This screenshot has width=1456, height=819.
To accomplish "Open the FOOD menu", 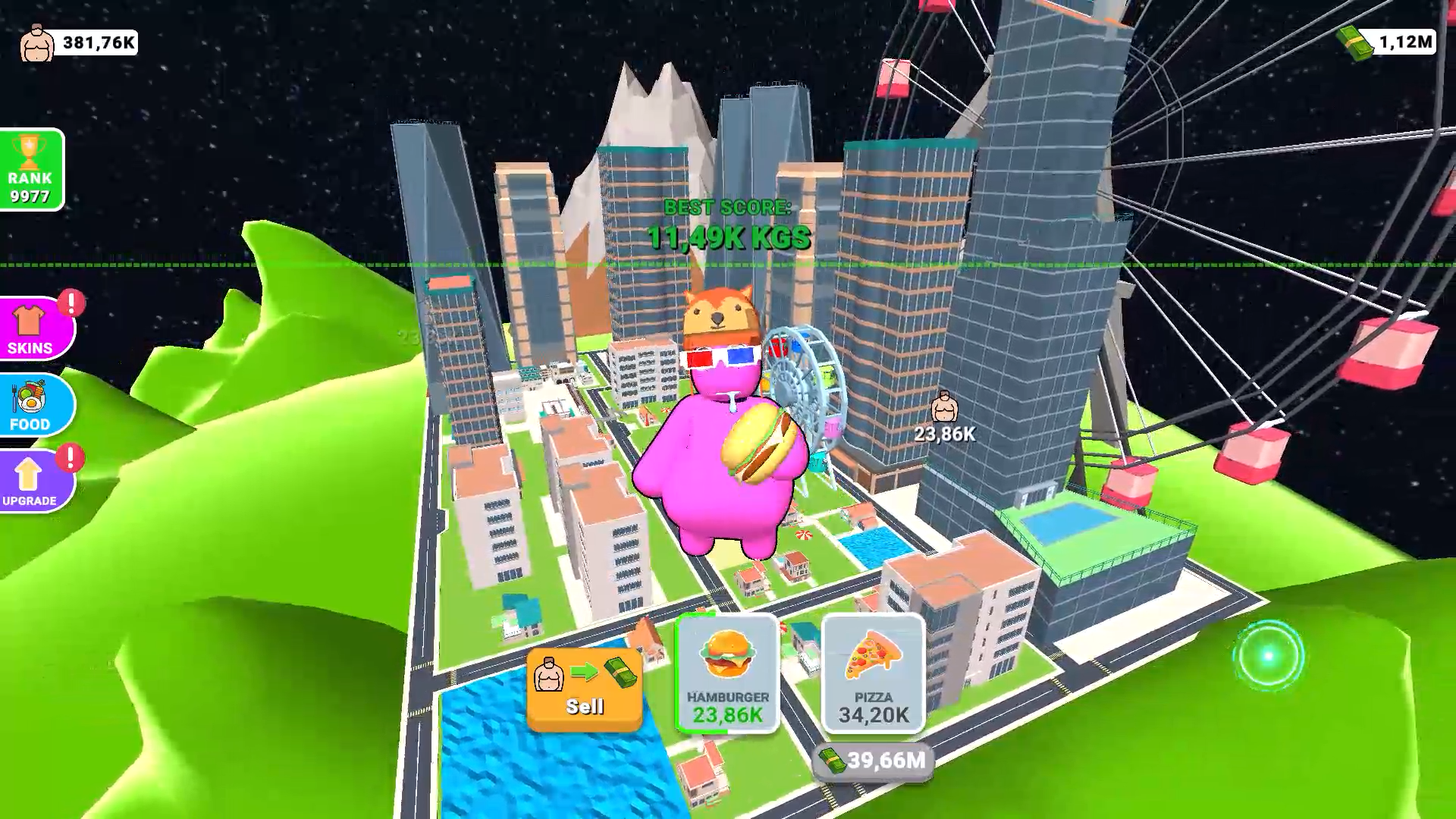I will click(33, 406).
